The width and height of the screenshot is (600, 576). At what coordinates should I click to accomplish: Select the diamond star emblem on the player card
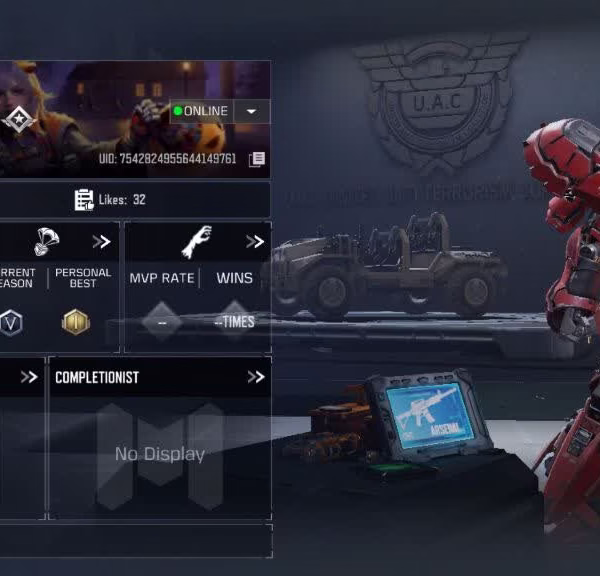coord(18,120)
